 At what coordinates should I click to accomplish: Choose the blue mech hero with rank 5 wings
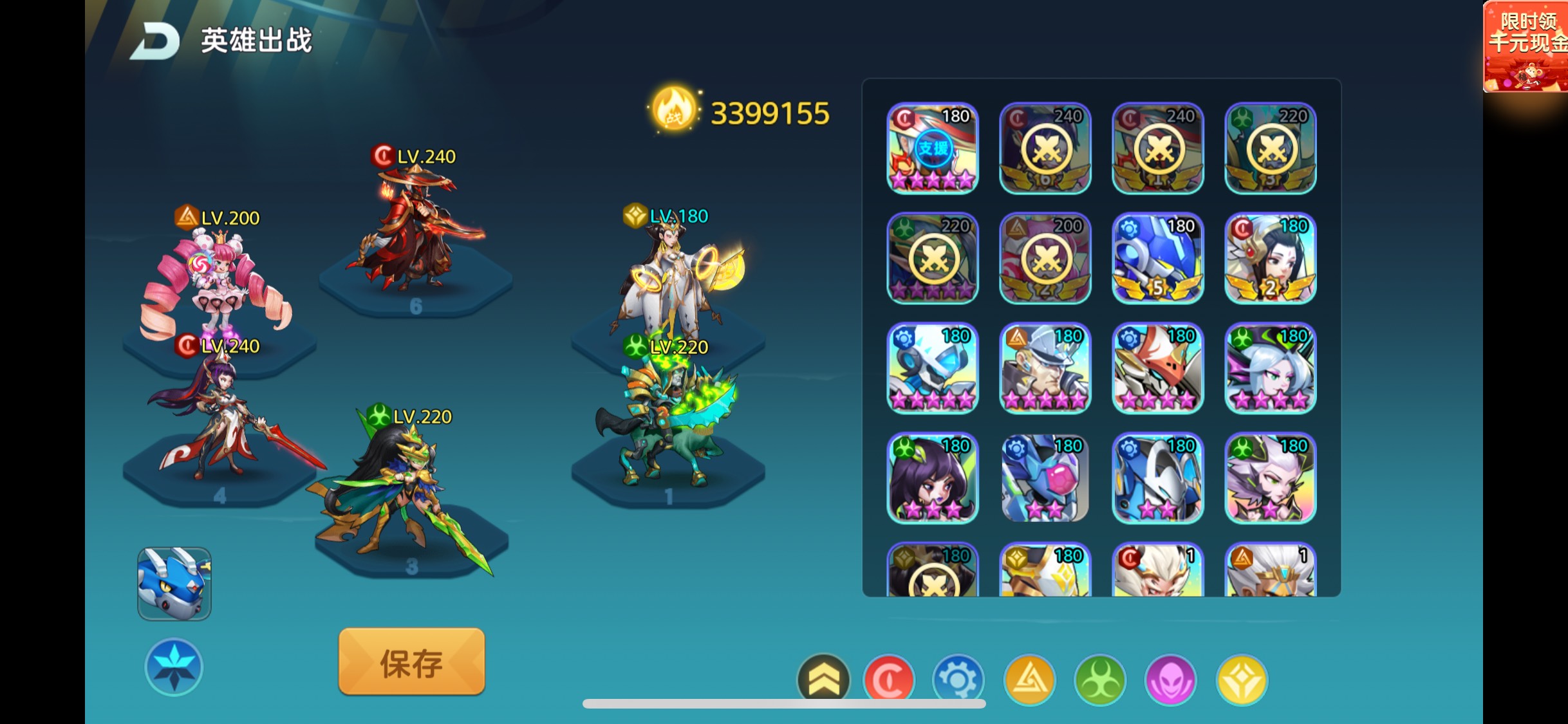click(1157, 258)
